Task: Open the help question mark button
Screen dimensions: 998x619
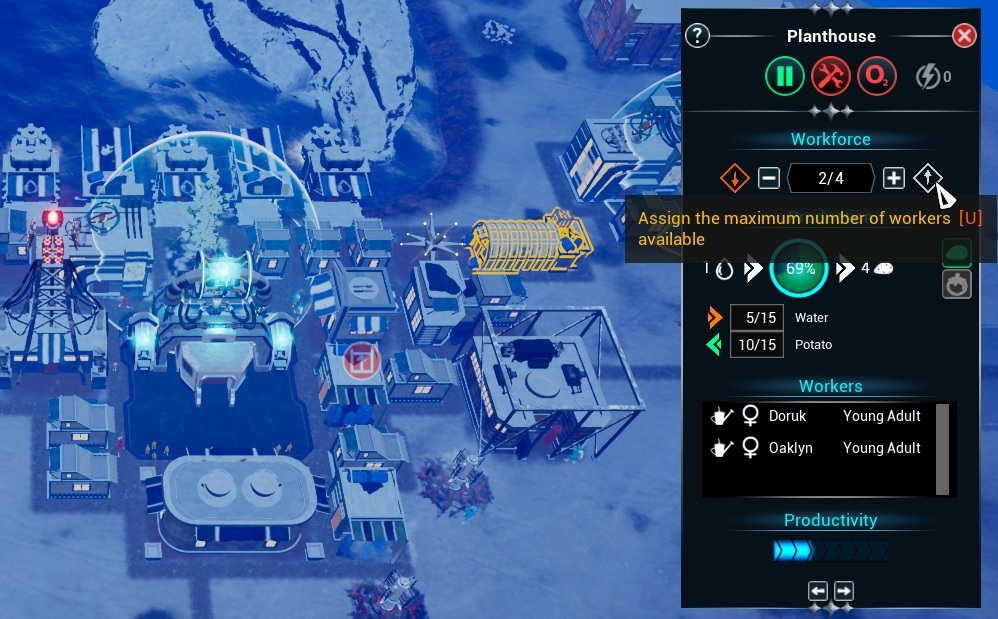Action: pos(697,36)
